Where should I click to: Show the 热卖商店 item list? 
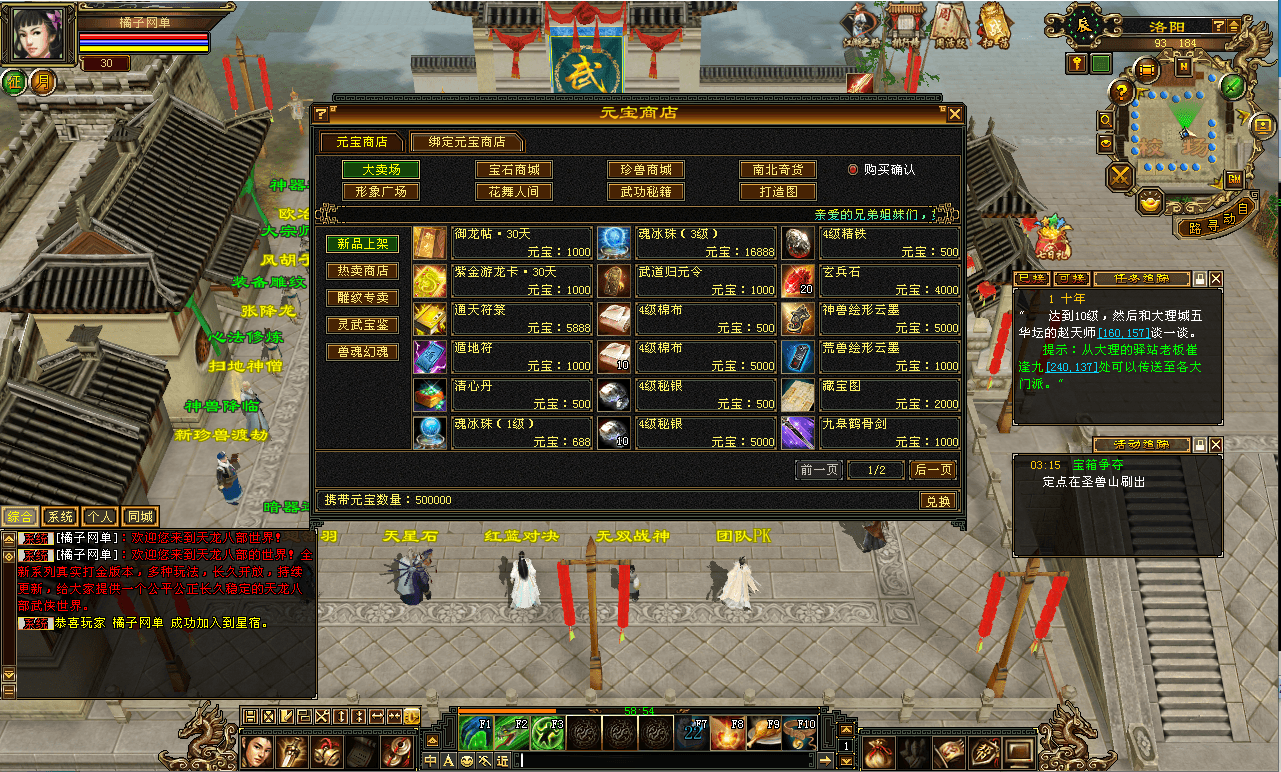[x=362, y=271]
